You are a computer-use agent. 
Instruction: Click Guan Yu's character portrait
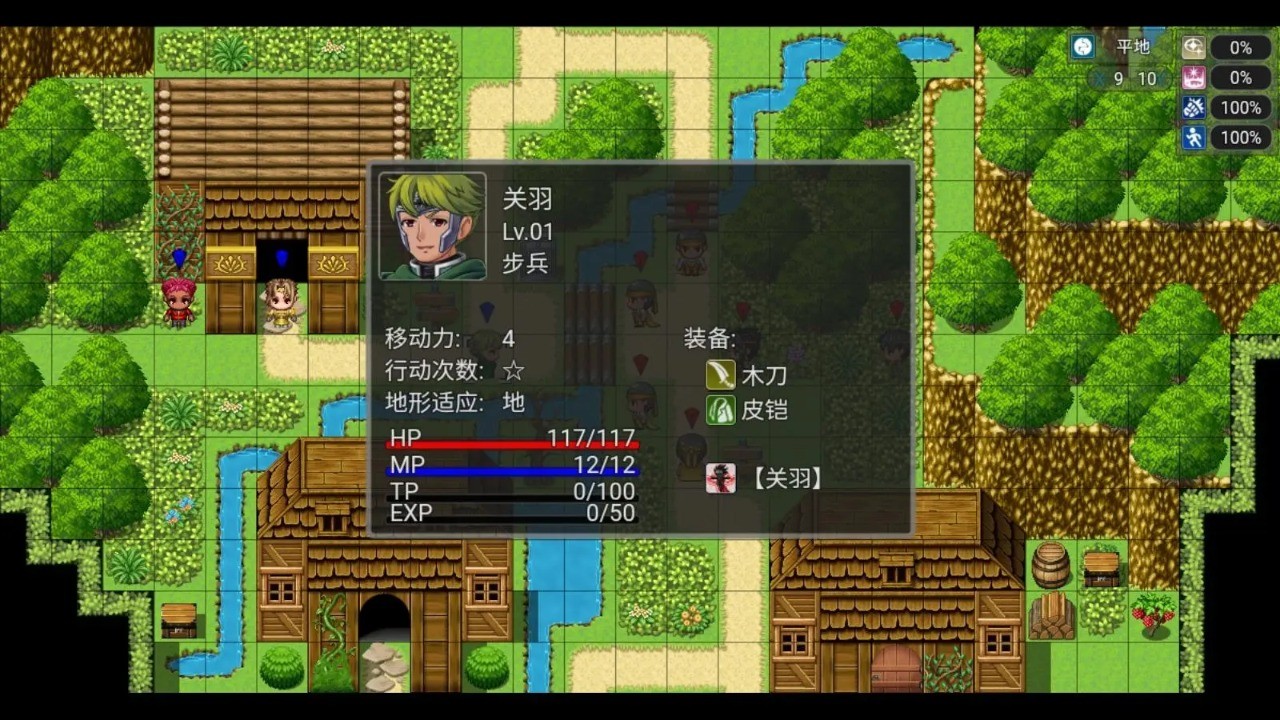pos(432,228)
